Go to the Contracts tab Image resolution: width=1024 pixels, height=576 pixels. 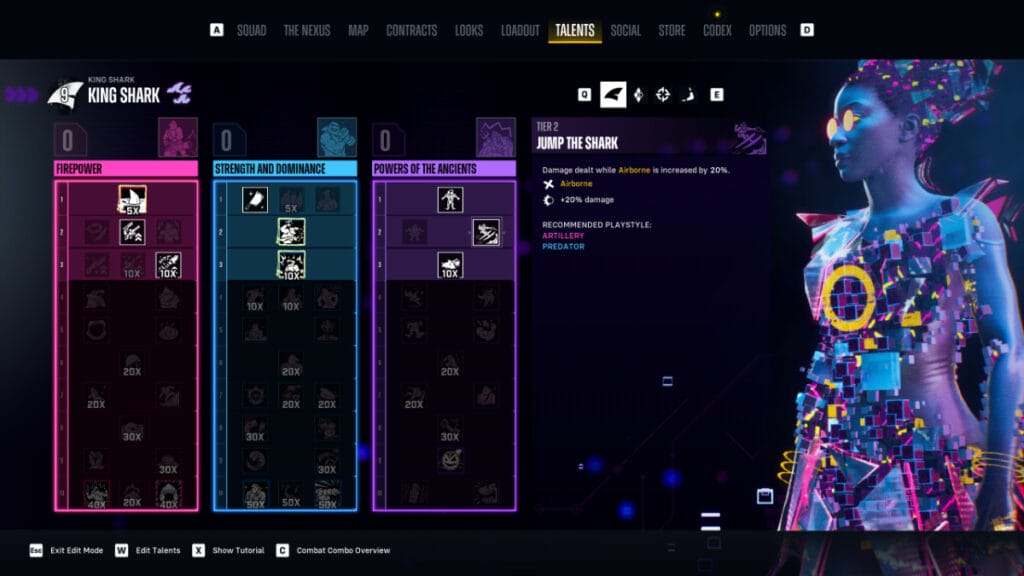point(411,30)
